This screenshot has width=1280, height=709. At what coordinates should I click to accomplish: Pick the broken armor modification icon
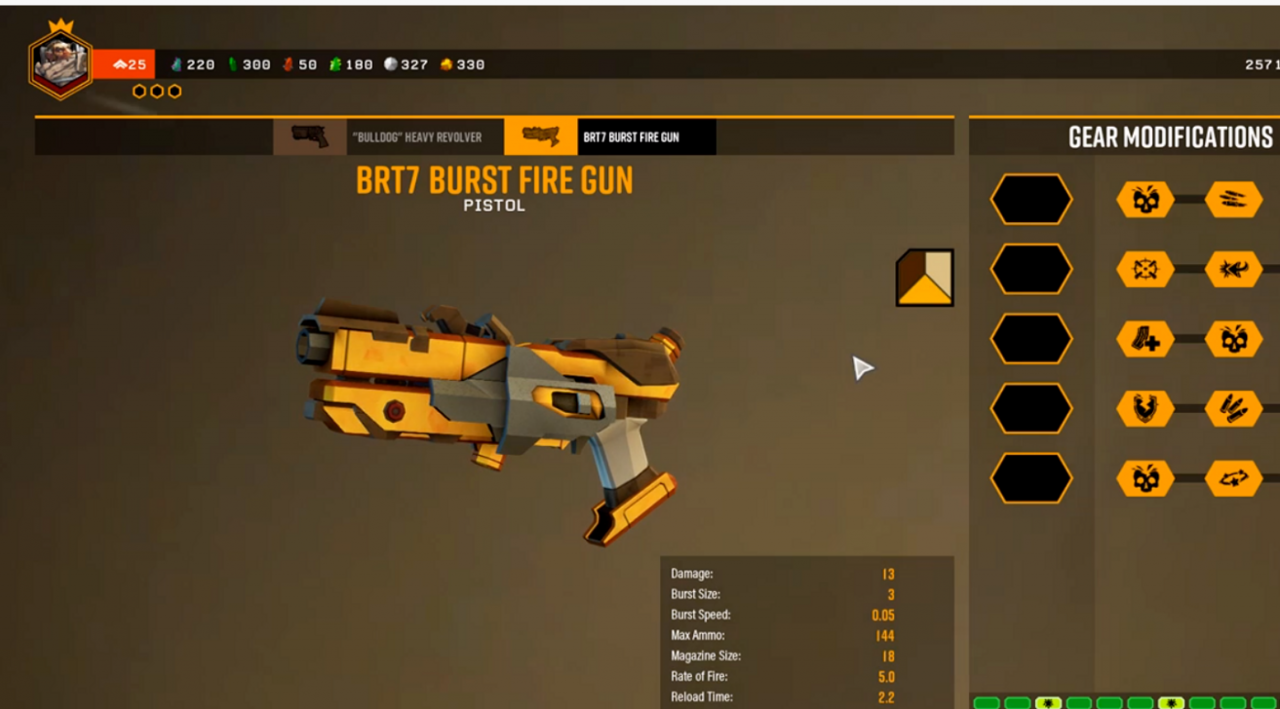pyautogui.click(x=1145, y=409)
